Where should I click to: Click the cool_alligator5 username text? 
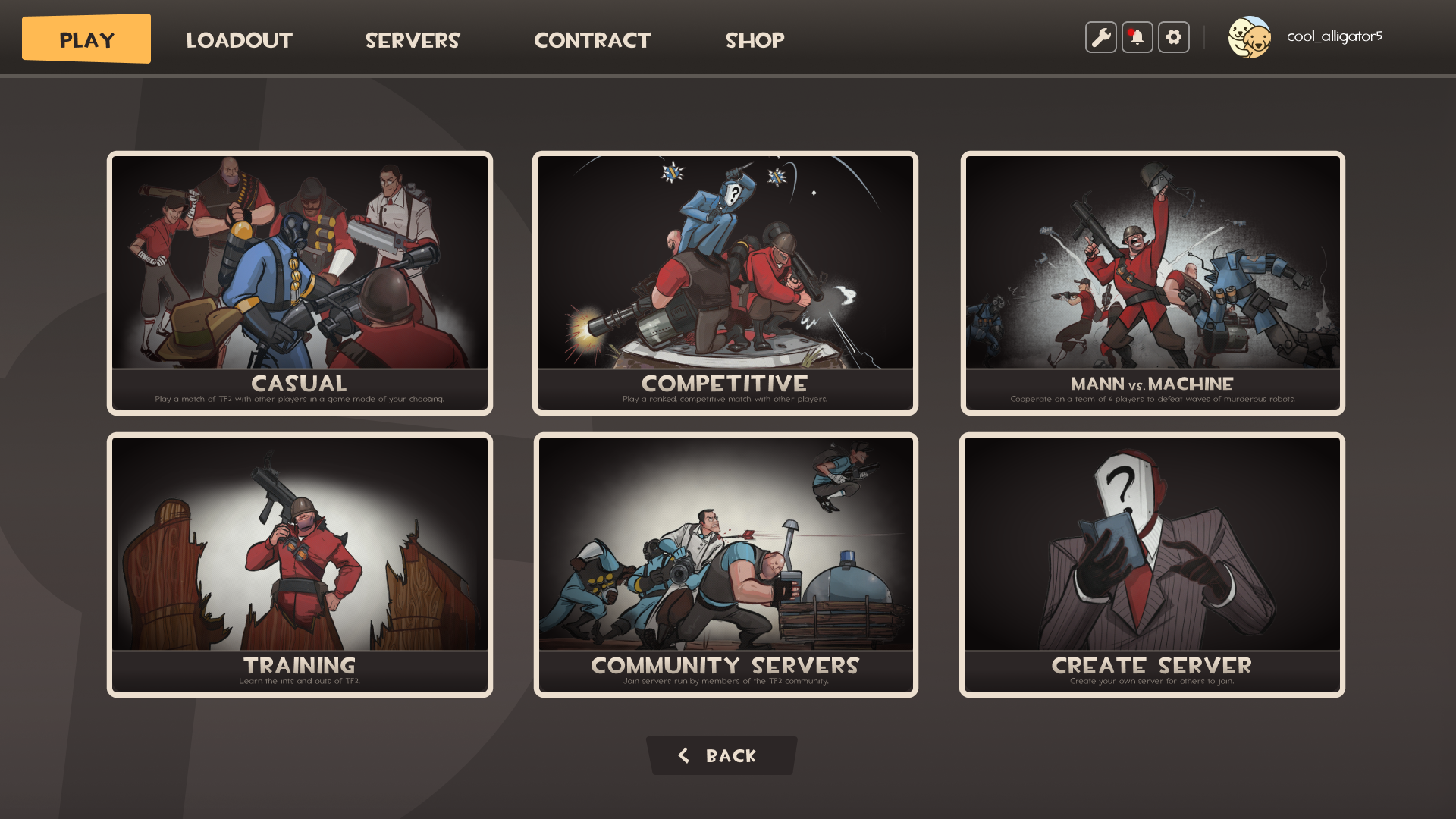click(x=1335, y=33)
